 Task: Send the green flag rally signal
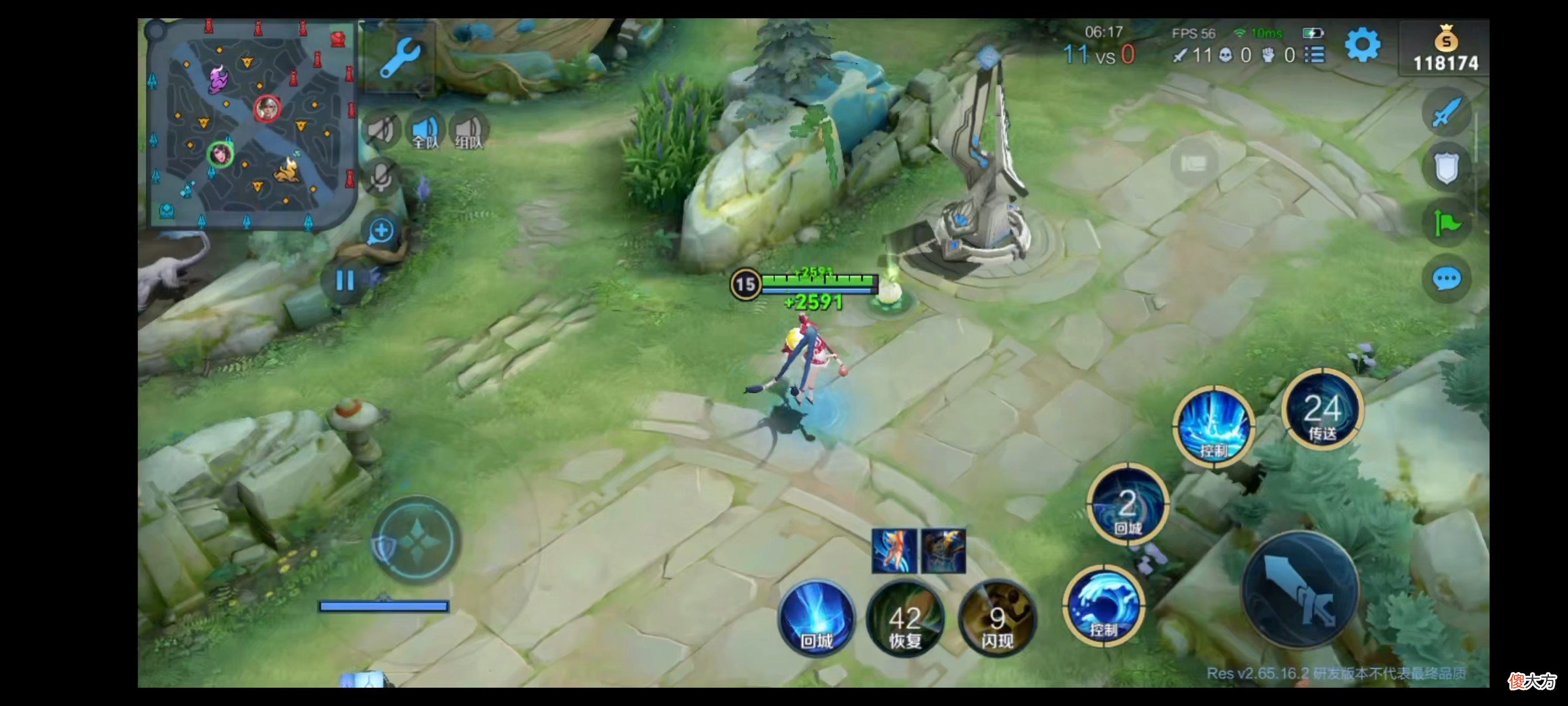coord(1446,224)
